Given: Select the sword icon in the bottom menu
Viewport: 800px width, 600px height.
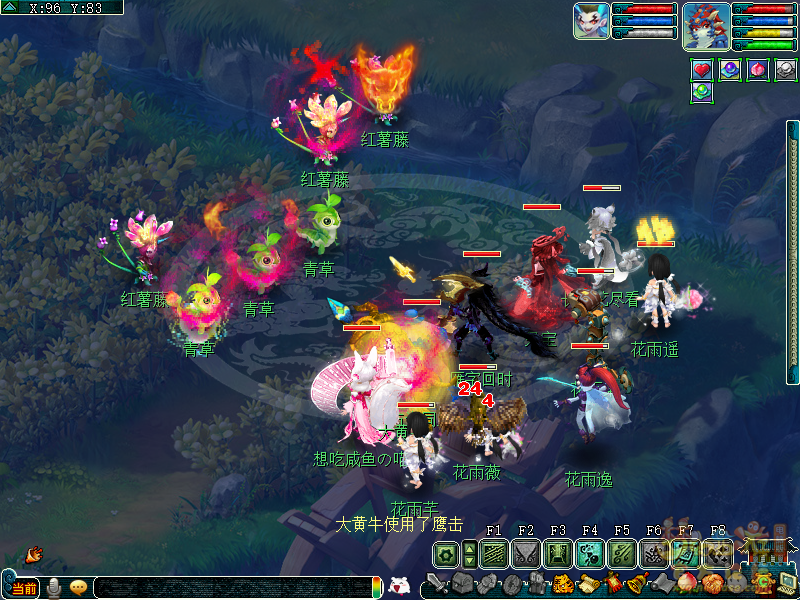Looking at the screenshot, I should [436, 583].
